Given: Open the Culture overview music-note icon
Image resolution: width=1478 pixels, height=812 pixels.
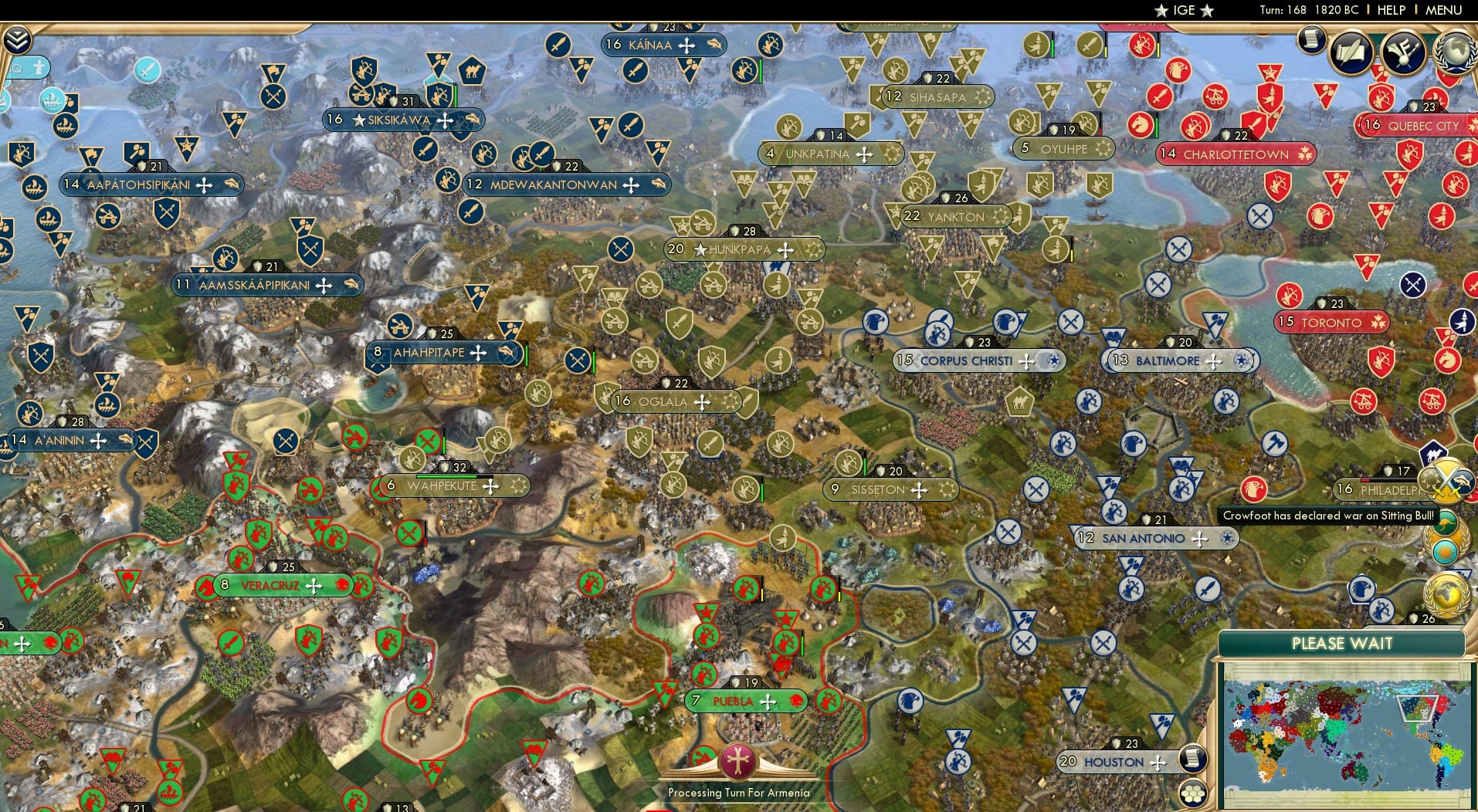Looking at the screenshot, I should coord(1405,54).
